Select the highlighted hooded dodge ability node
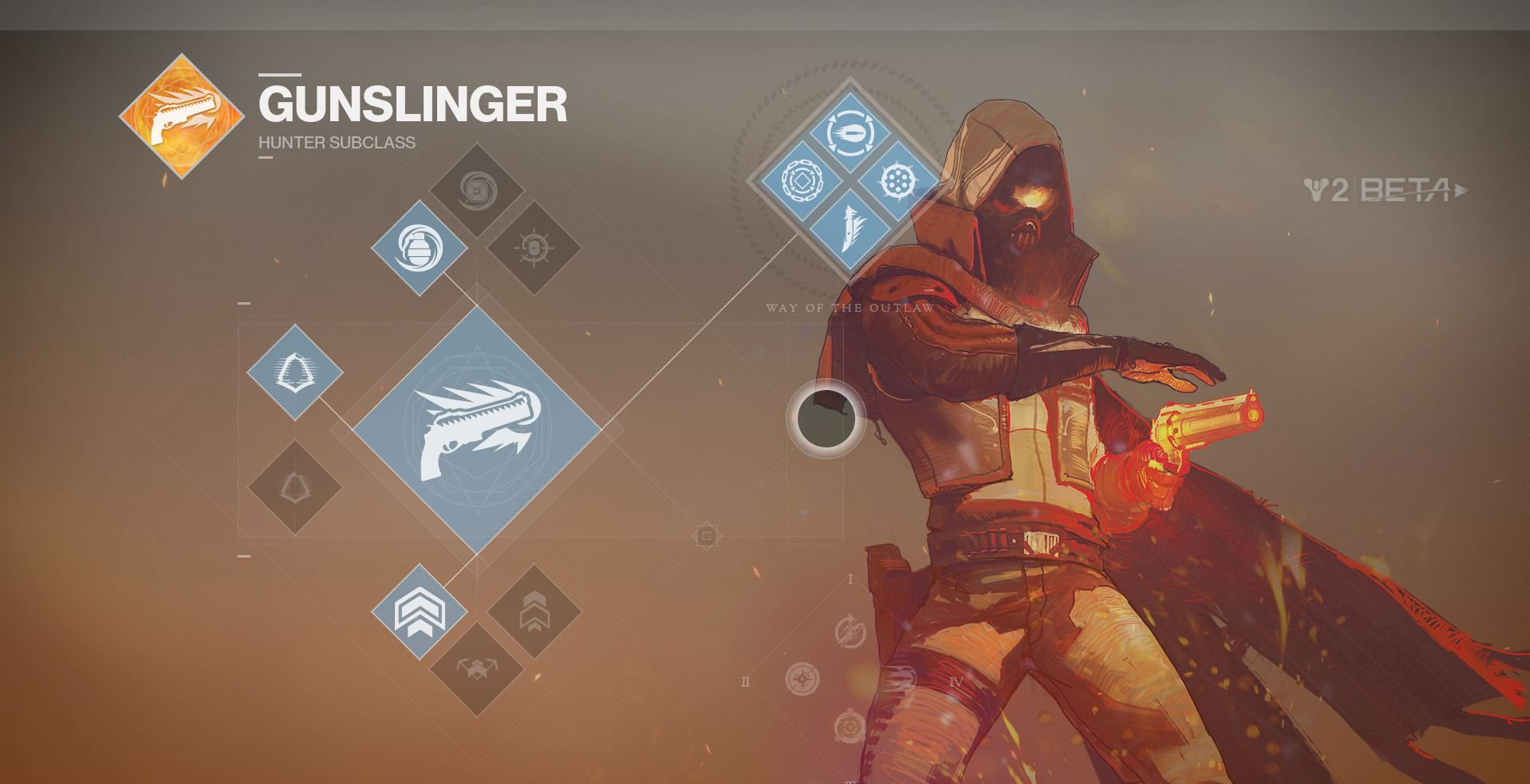 pos(295,372)
